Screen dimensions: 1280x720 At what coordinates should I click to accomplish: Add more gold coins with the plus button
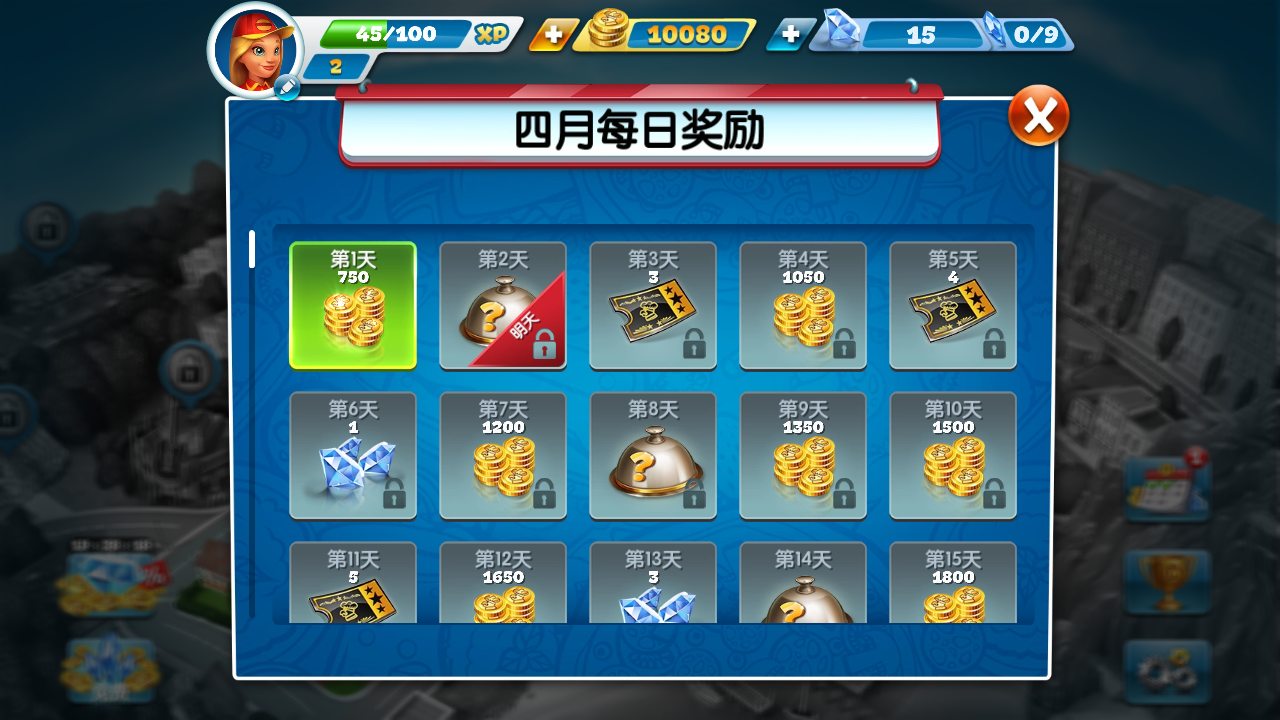[553, 35]
